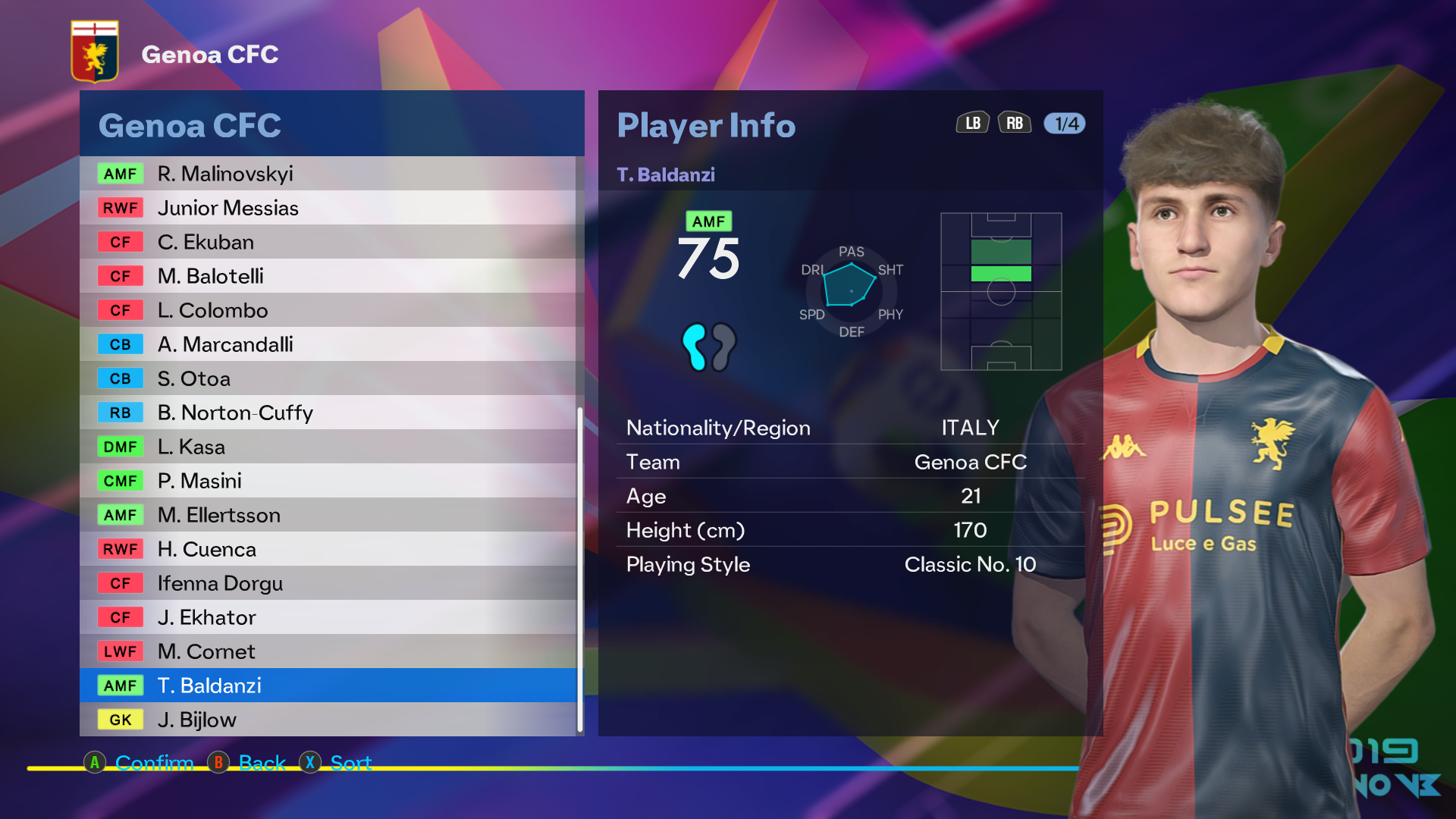Select midfielder P. Masini
This screenshot has height=819, width=1456.
[x=328, y=481]
